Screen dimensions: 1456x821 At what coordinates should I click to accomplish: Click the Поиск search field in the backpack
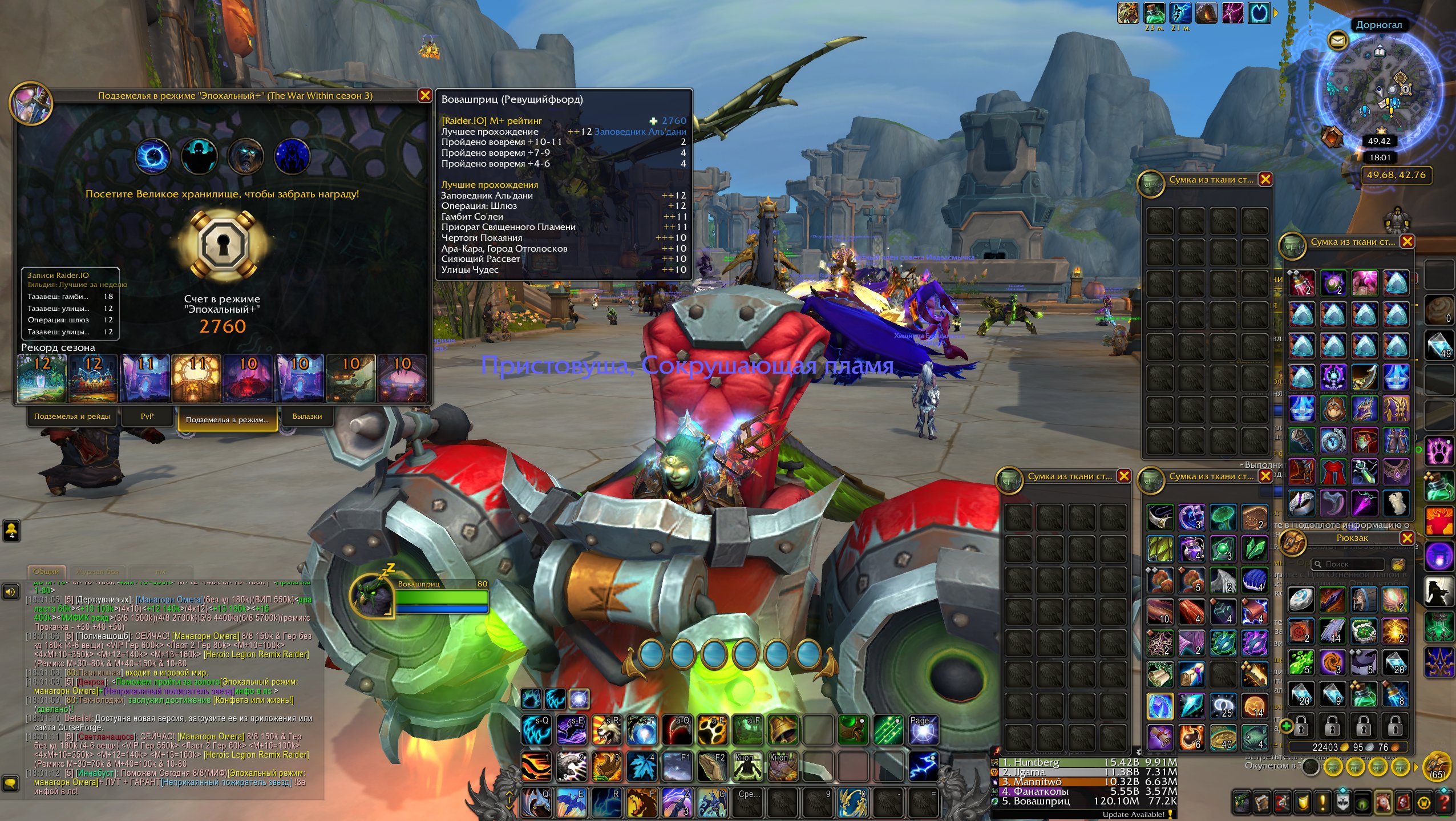click(x=1348, y=565)
